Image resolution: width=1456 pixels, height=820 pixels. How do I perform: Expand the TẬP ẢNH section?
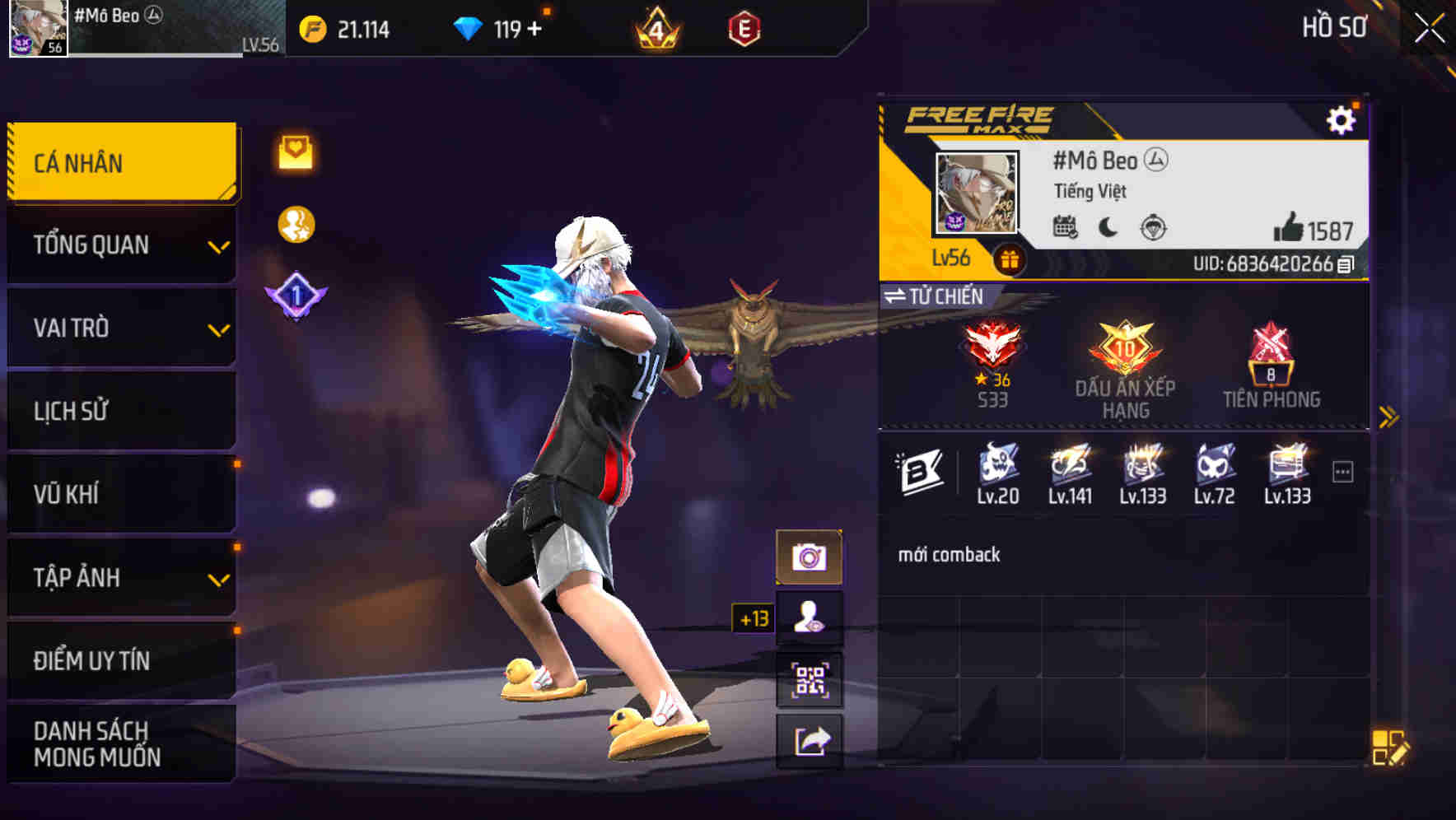click(x=120, y=578)
